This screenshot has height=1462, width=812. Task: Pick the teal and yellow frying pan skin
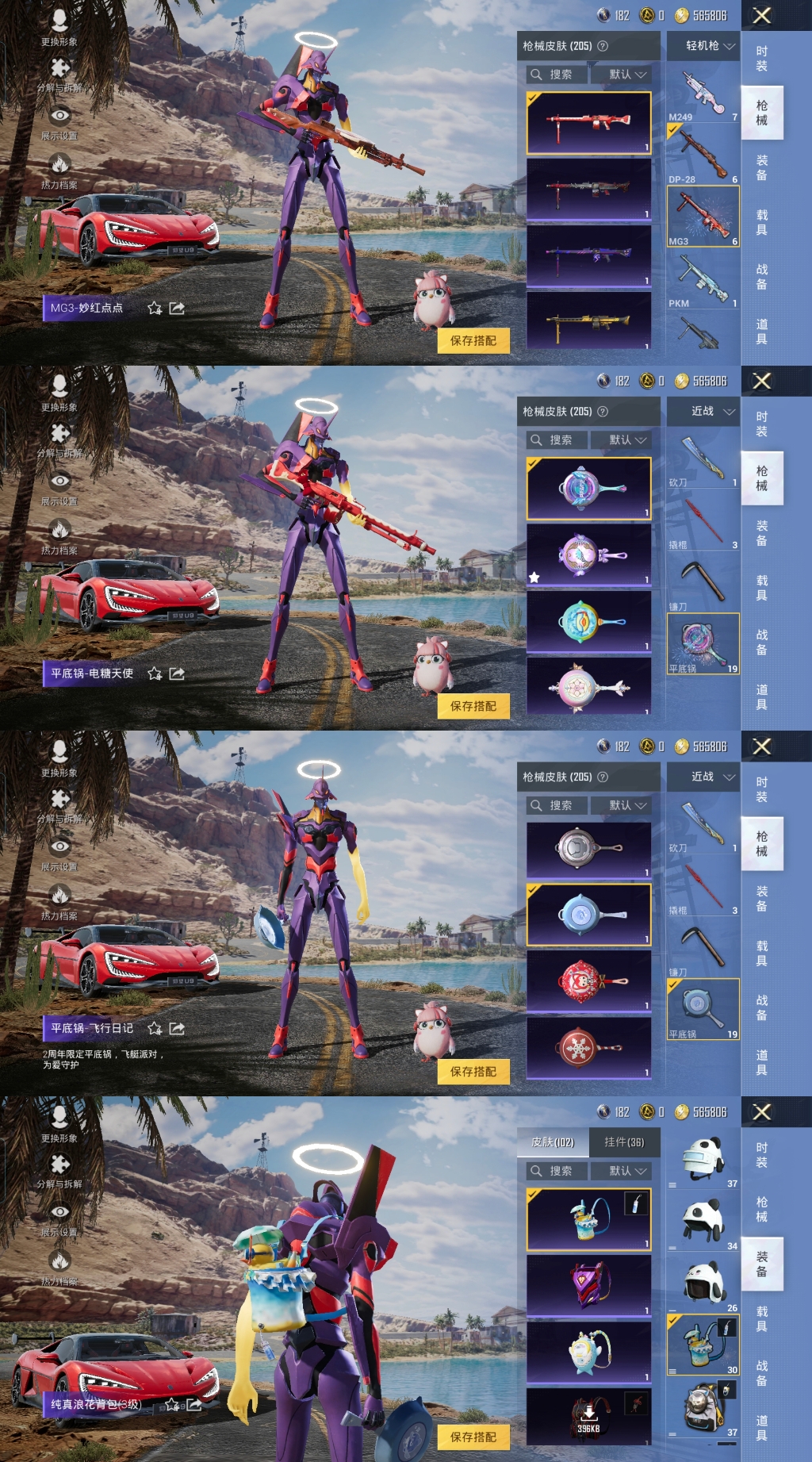click(x=588, y=621)
